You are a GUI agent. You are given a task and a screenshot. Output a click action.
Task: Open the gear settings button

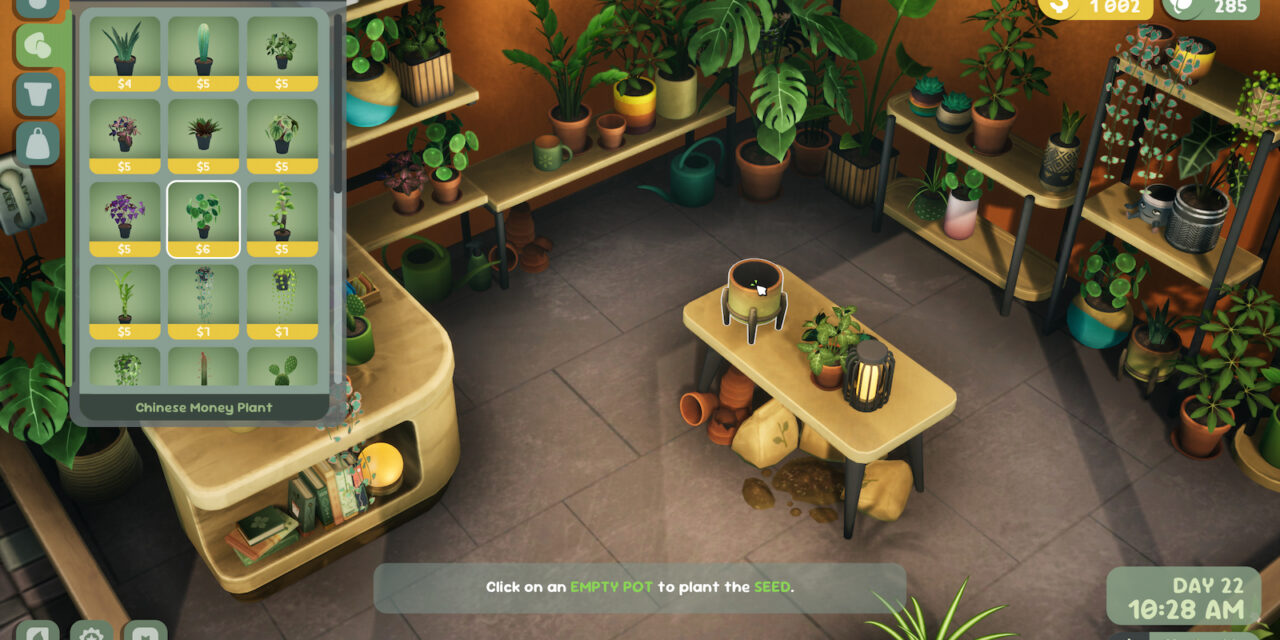(91, 632)
